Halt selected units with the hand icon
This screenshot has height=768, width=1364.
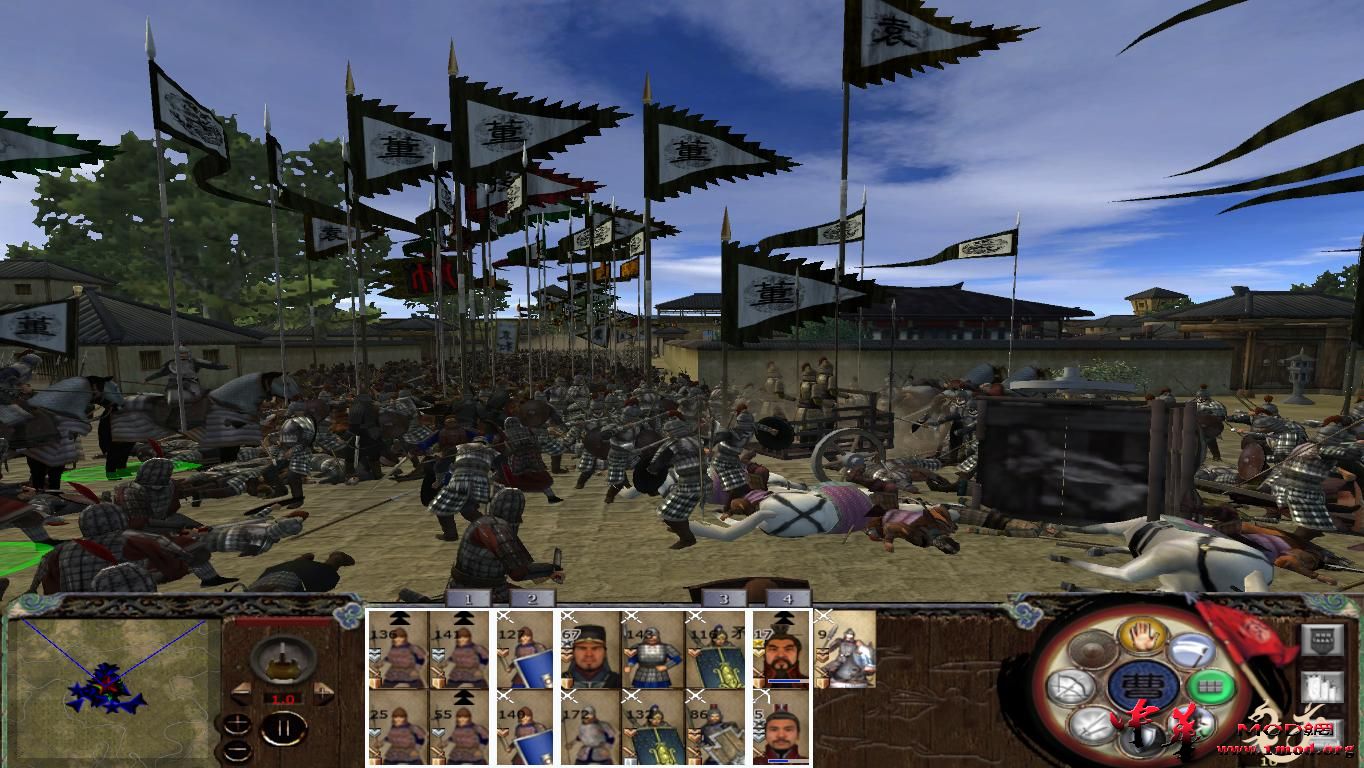click(1143, 637)
